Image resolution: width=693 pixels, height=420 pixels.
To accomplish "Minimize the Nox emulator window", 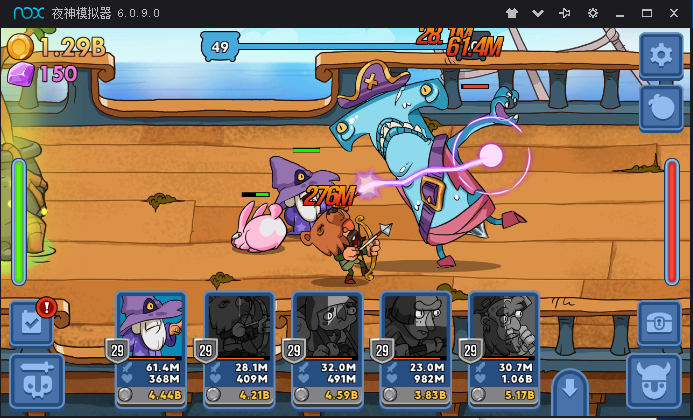I will tap(620, 13).
